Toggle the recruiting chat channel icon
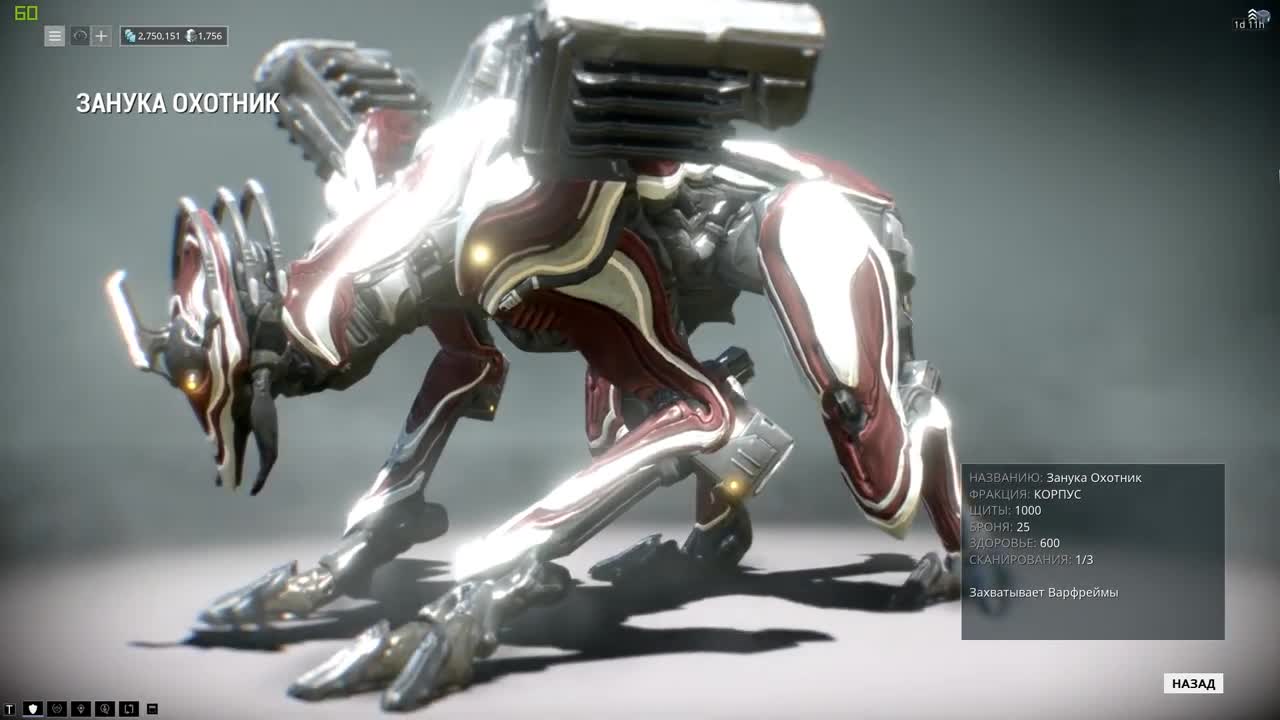The height and width of the screenshot is (720, 1280). point(105,710)
